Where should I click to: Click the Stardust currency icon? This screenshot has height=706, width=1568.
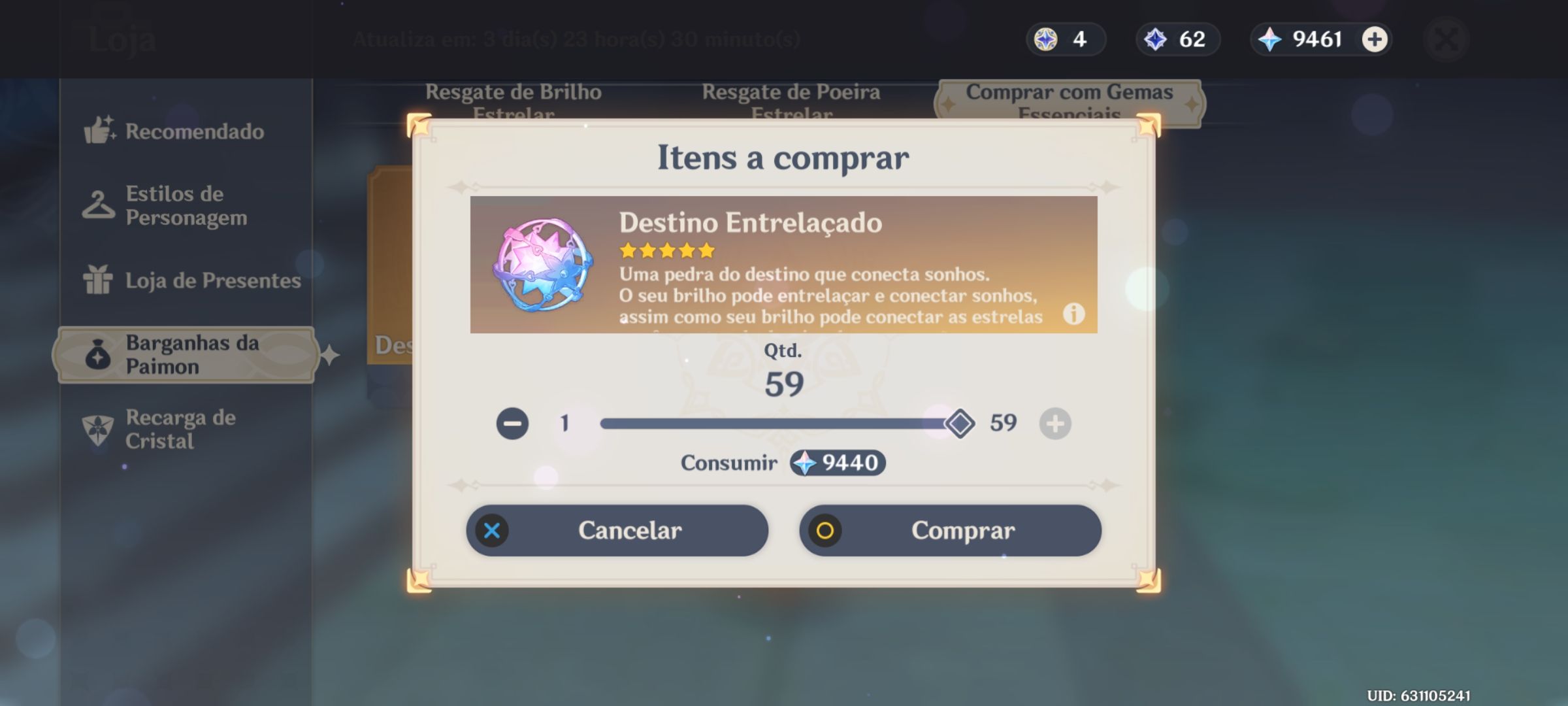pyautogui.click(x=1156, y=39)
